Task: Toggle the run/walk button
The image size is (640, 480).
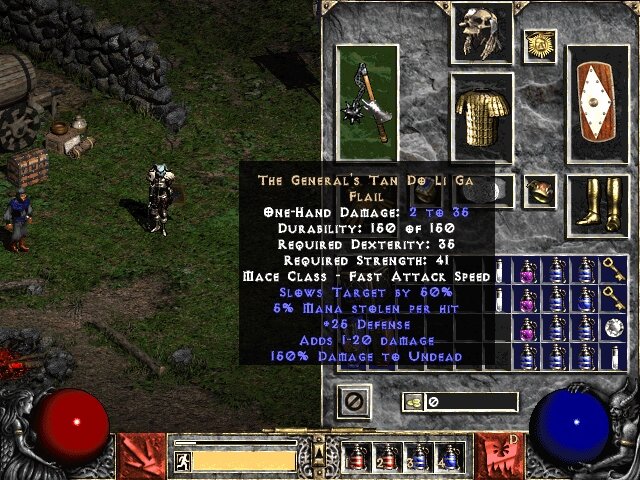Action: tap(183, 460)
